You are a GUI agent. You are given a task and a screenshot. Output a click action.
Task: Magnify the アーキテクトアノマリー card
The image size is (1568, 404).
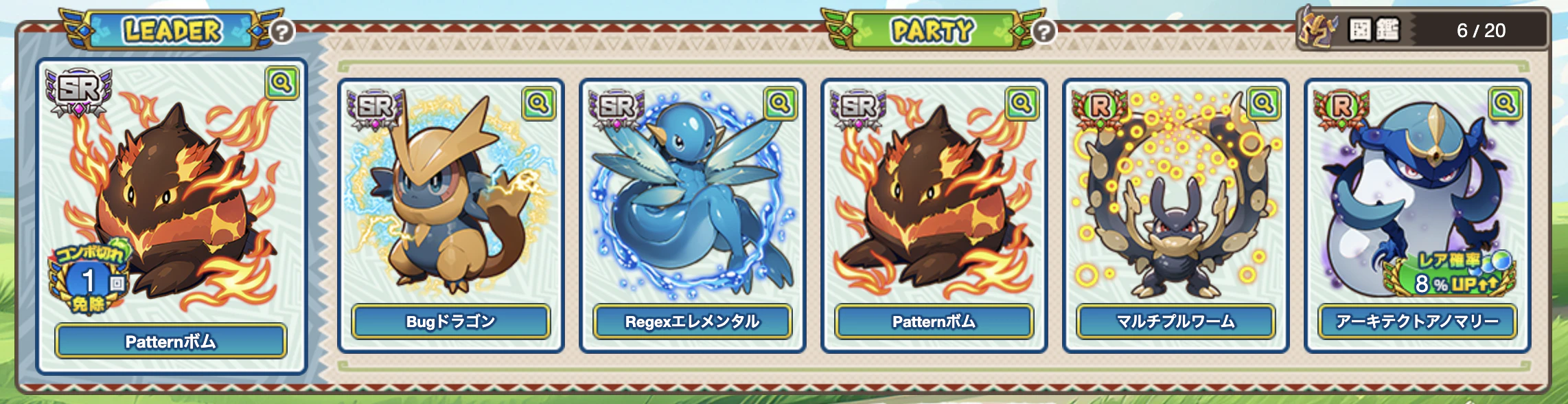point(1505,104)
